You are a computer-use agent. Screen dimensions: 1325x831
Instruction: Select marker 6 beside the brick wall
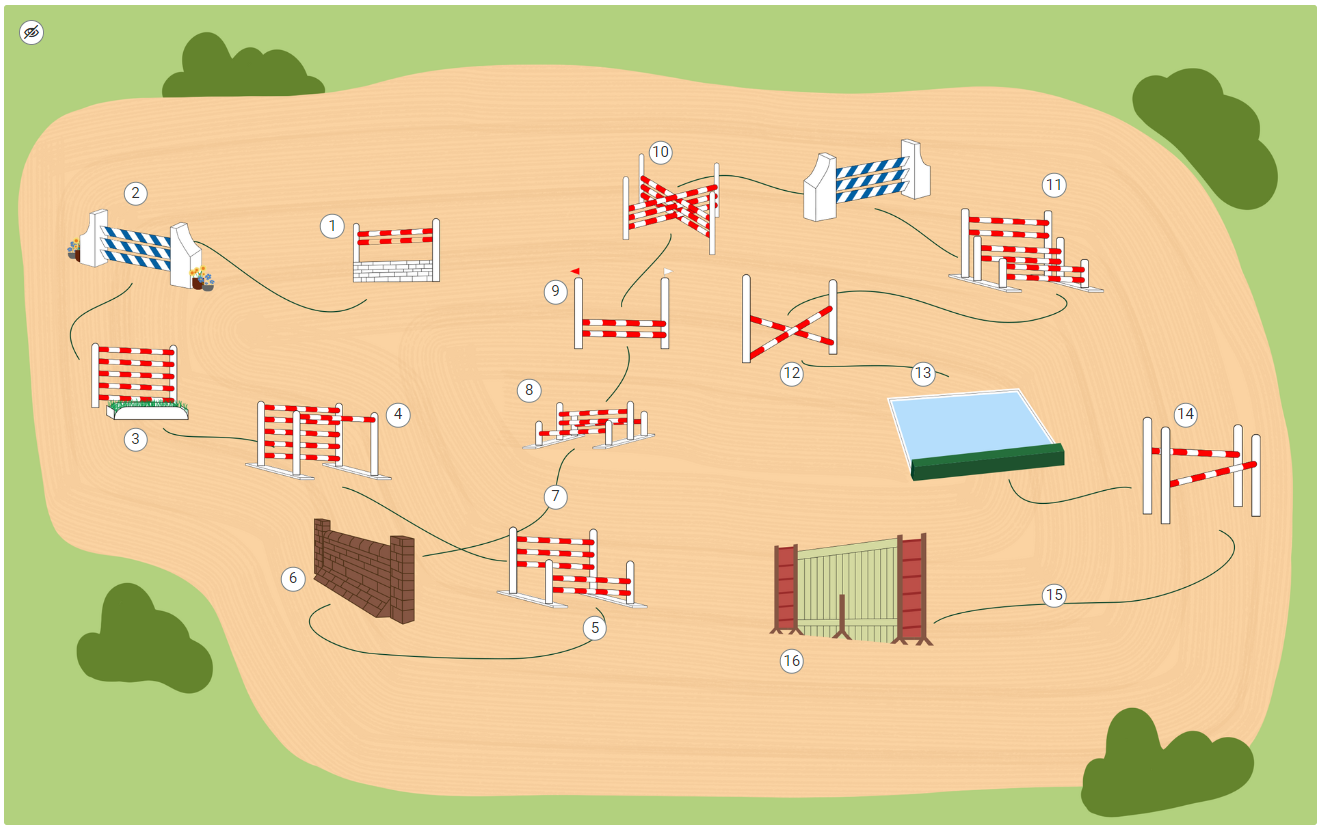click(293, 578)
